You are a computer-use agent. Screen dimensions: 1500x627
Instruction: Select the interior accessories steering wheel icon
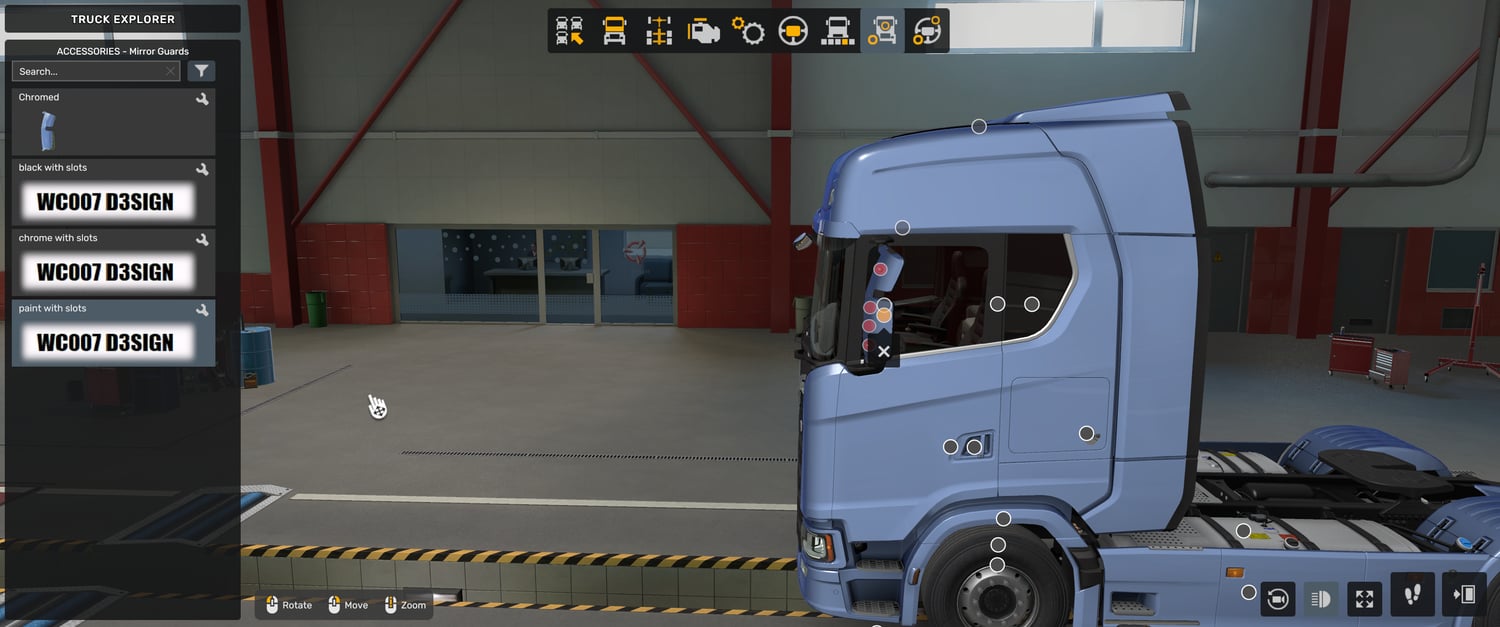tap(927, 31)
